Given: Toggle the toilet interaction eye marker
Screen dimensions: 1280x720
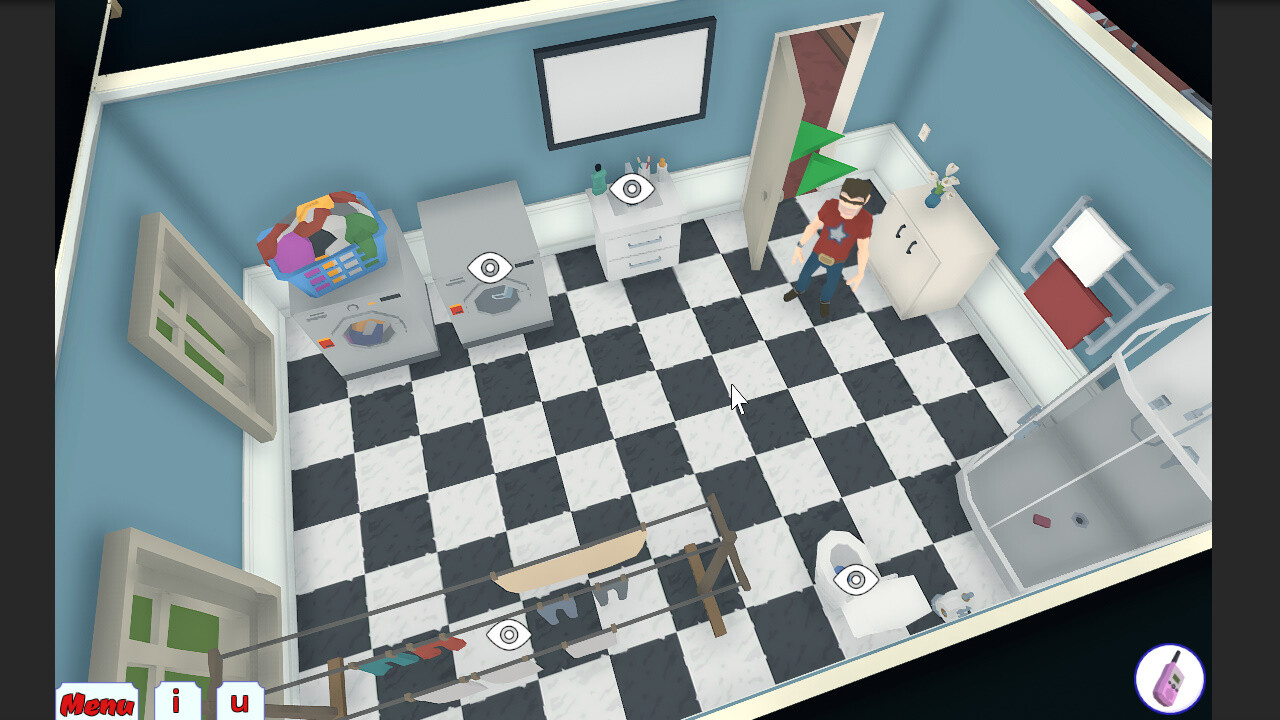Looking at the screenshot, I should pyautogui.click(x=855, y=578).
